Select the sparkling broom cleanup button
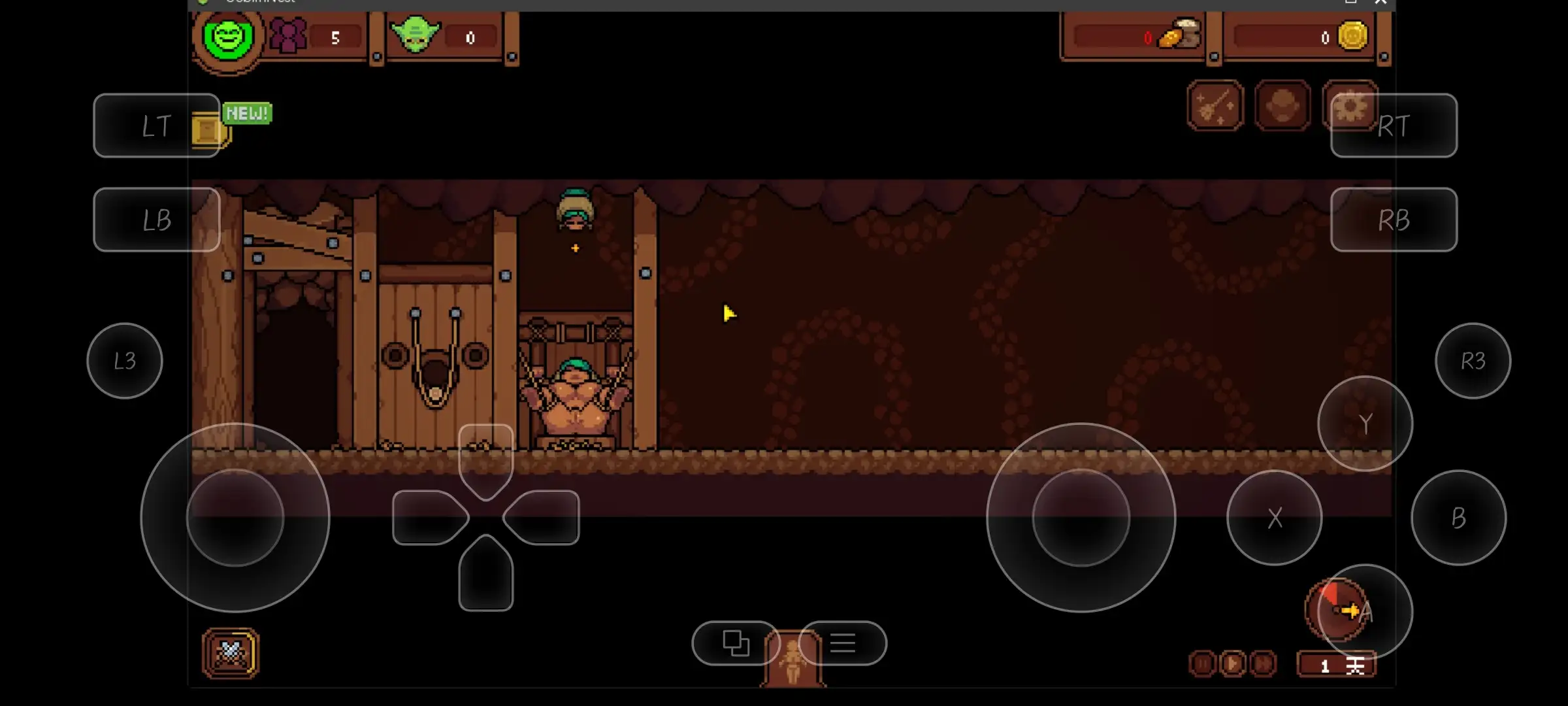This screenshot has height=706, width=1568. point(1215,106)
